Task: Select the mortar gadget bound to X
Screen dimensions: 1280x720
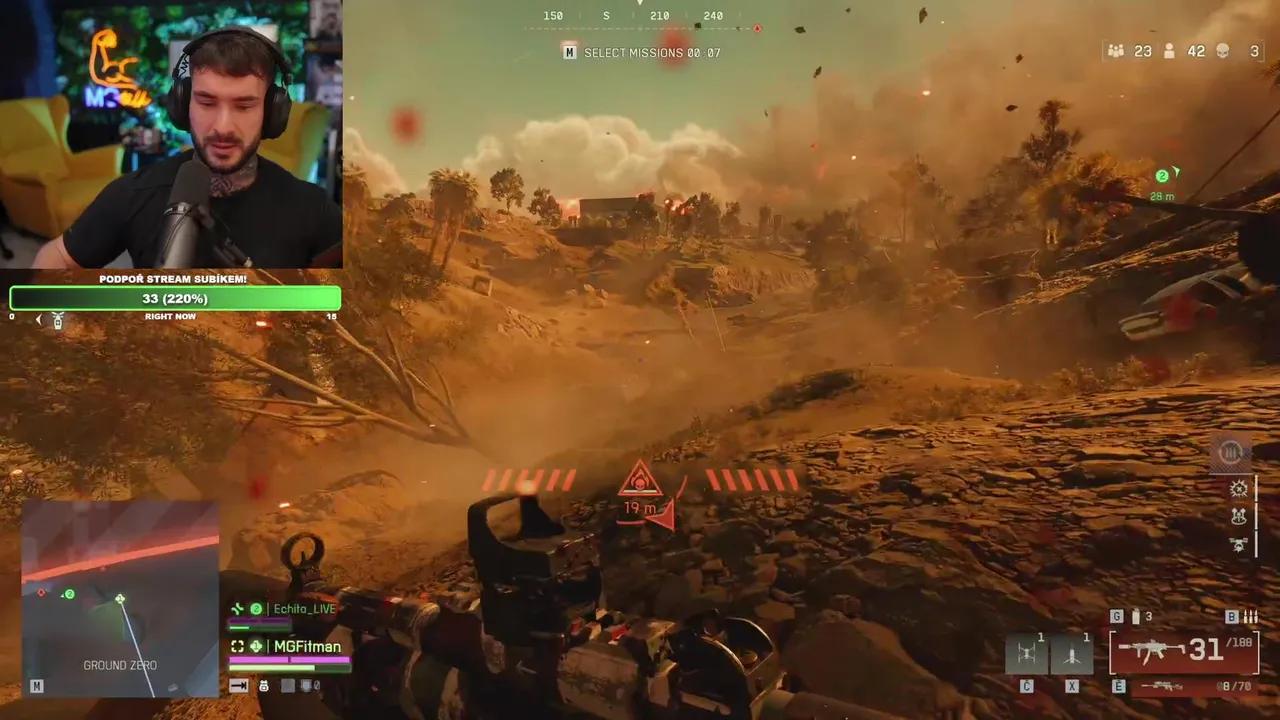Action: [x=1073, y=653]
